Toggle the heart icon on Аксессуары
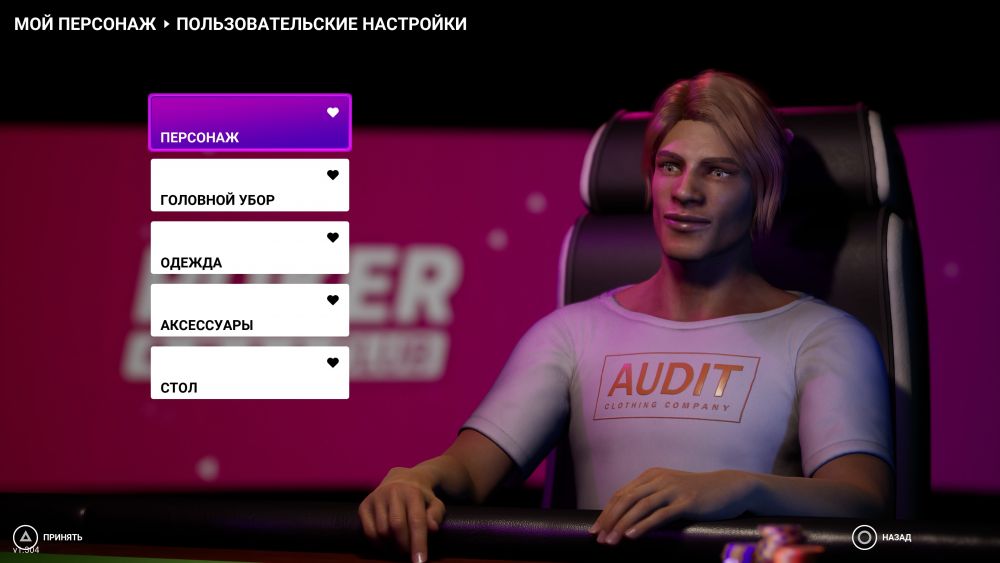The width and height of the screenshot is (1000, 563). (333, 300)
